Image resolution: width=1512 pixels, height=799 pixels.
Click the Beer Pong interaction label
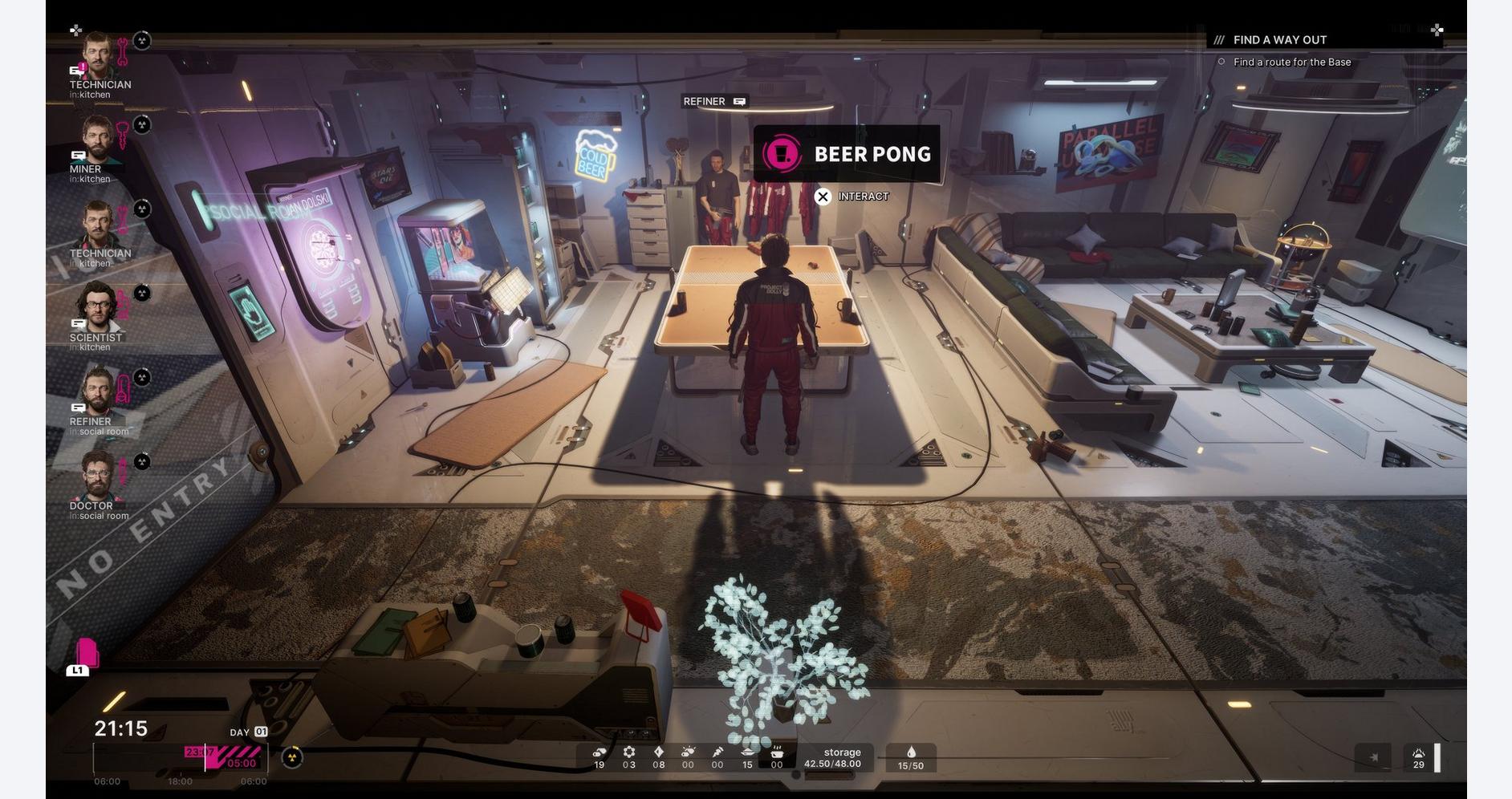[x=847, y=154]
